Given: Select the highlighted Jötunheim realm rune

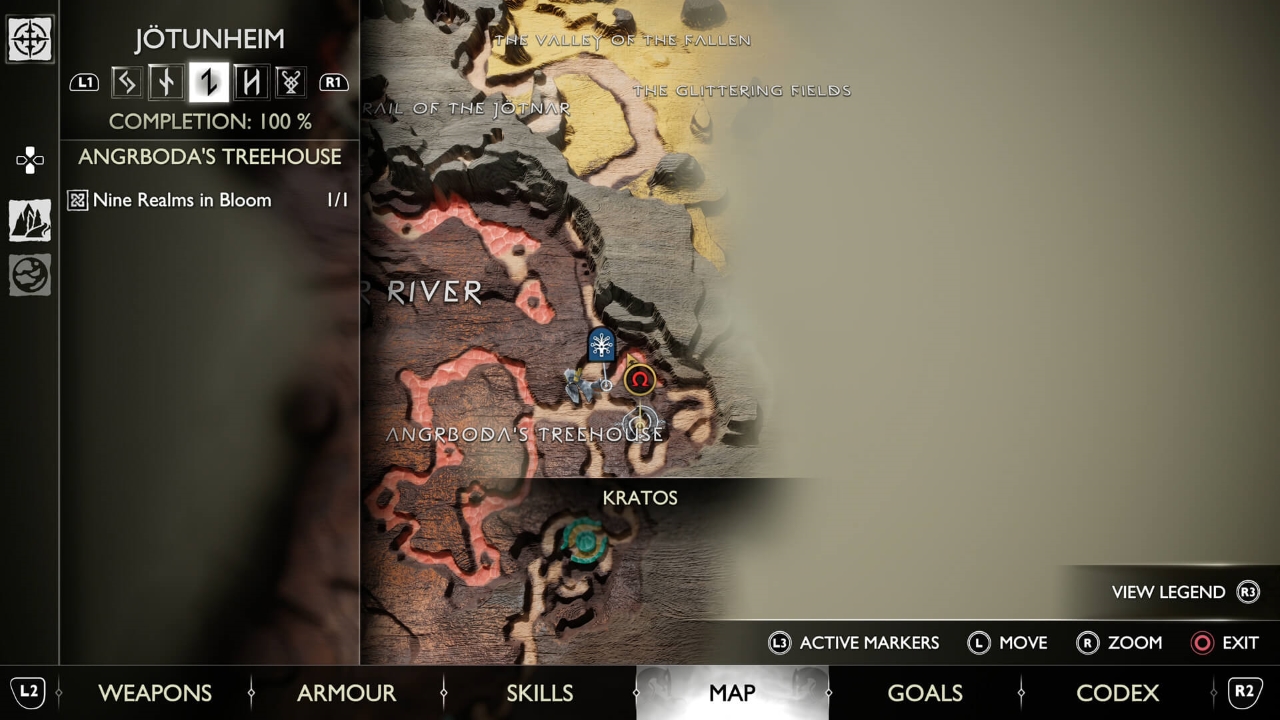Looking at the screenshot, I should [208, 83].
